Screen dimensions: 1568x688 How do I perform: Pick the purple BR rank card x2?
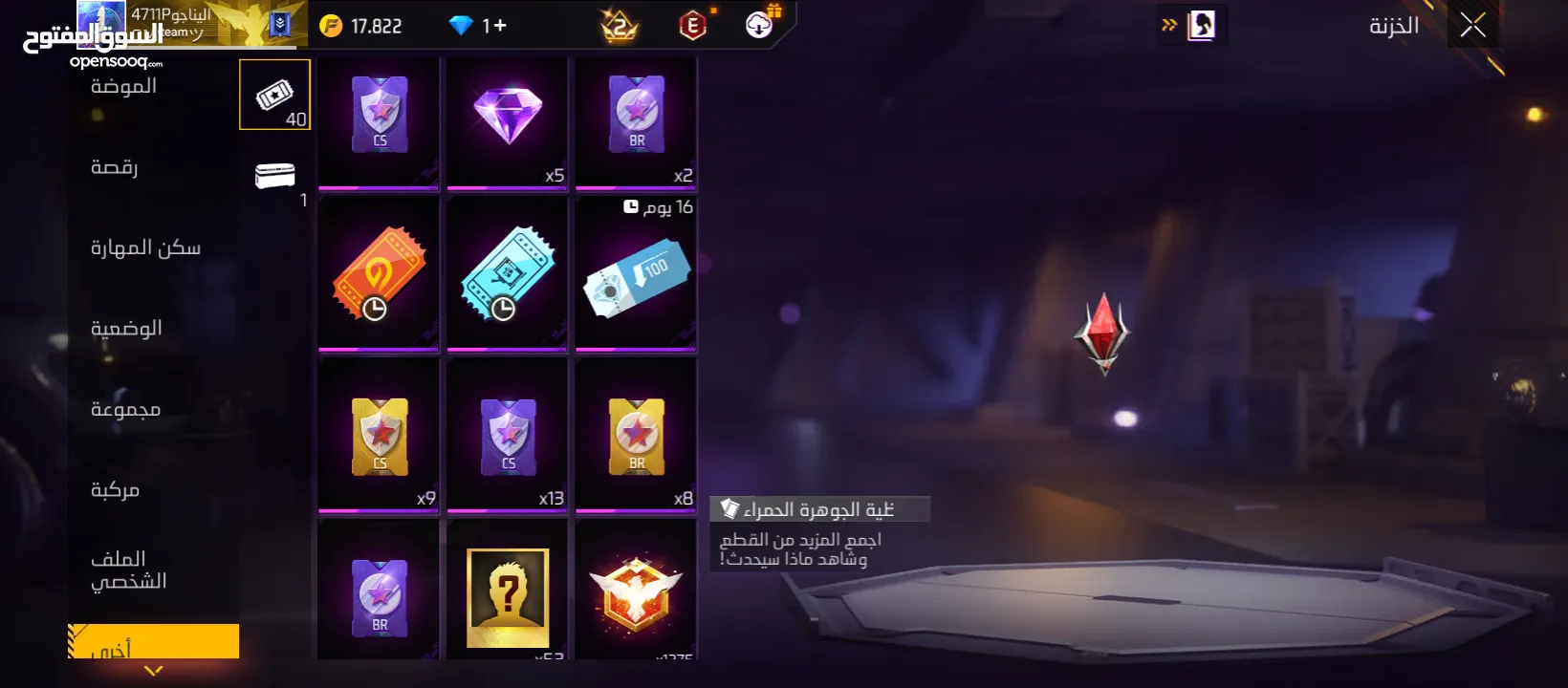click(x=636, y=122)
